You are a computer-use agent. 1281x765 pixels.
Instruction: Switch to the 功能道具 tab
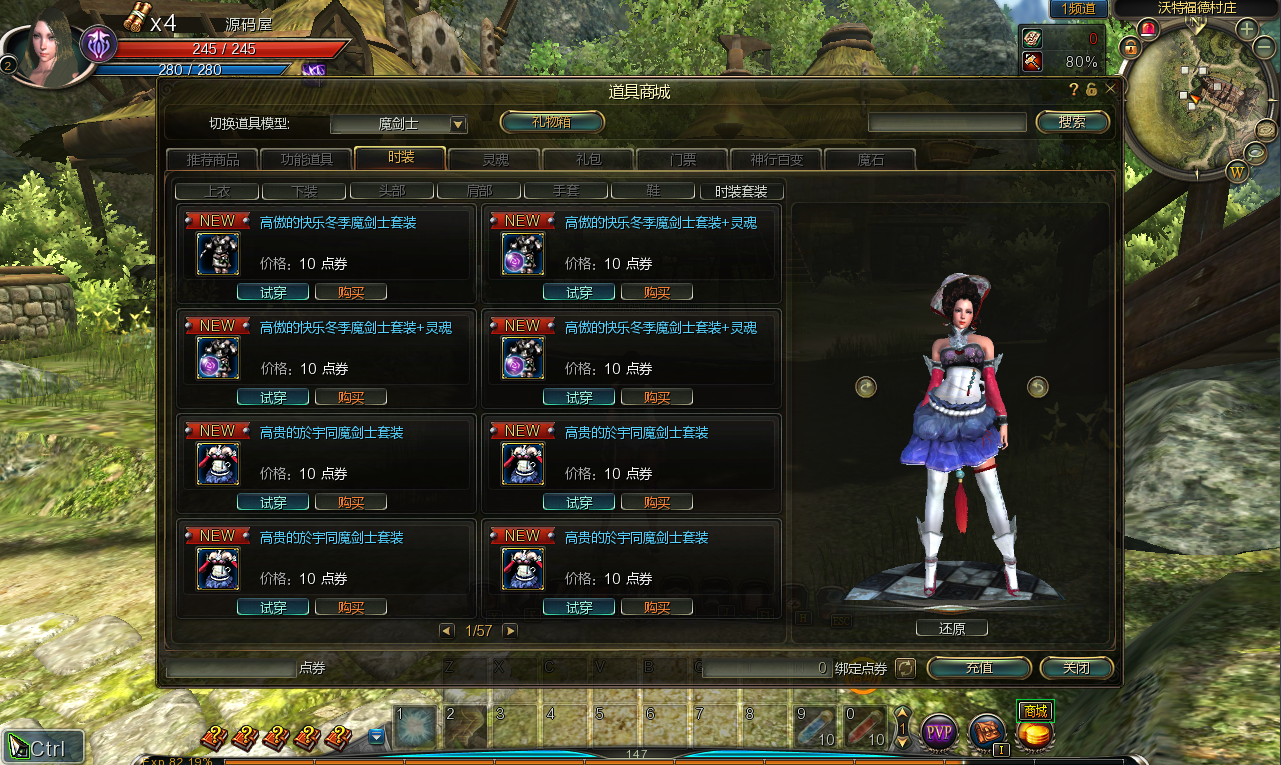tap(306, 159)
